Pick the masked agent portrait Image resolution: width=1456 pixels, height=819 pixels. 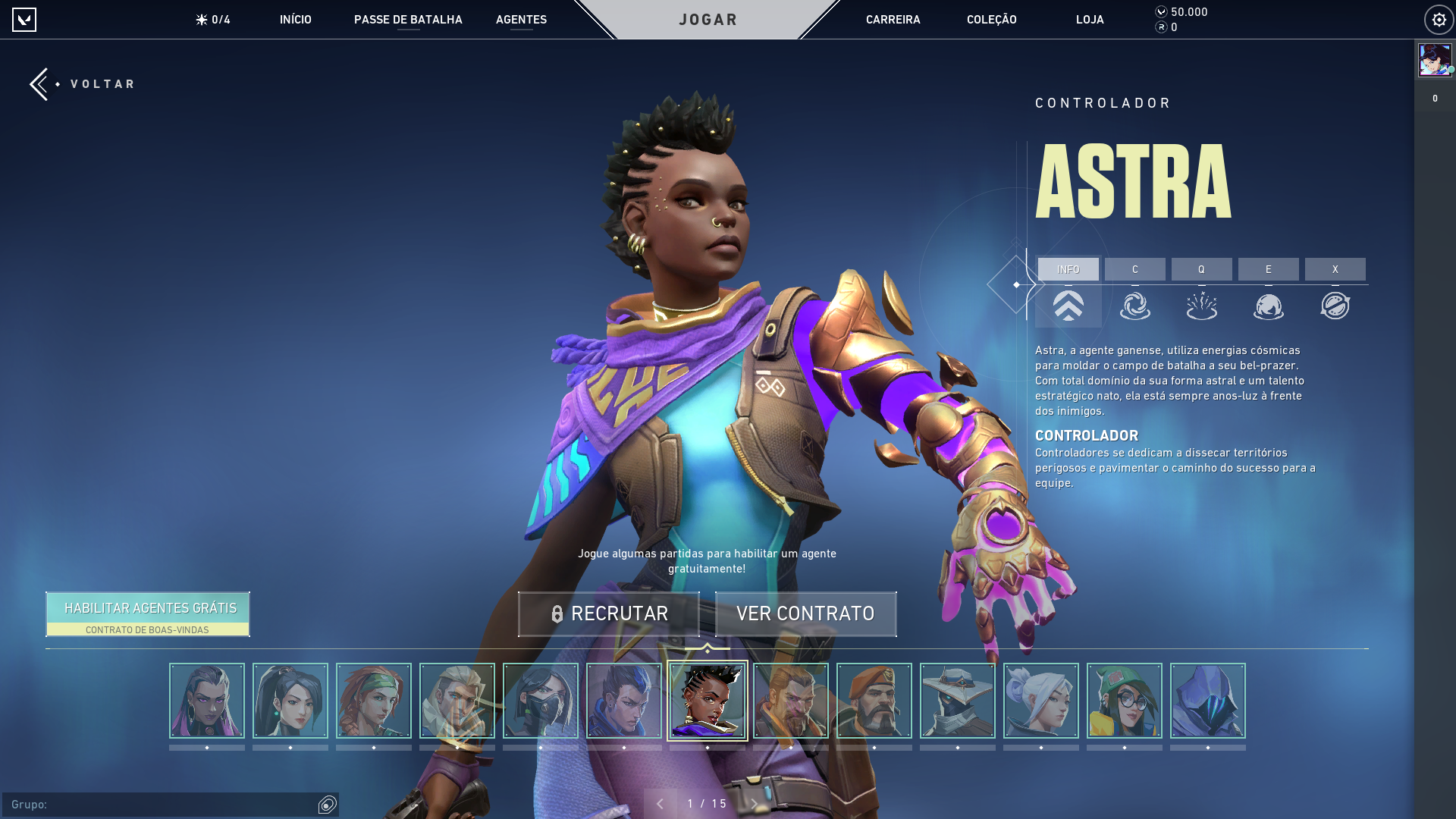[540, 701]
